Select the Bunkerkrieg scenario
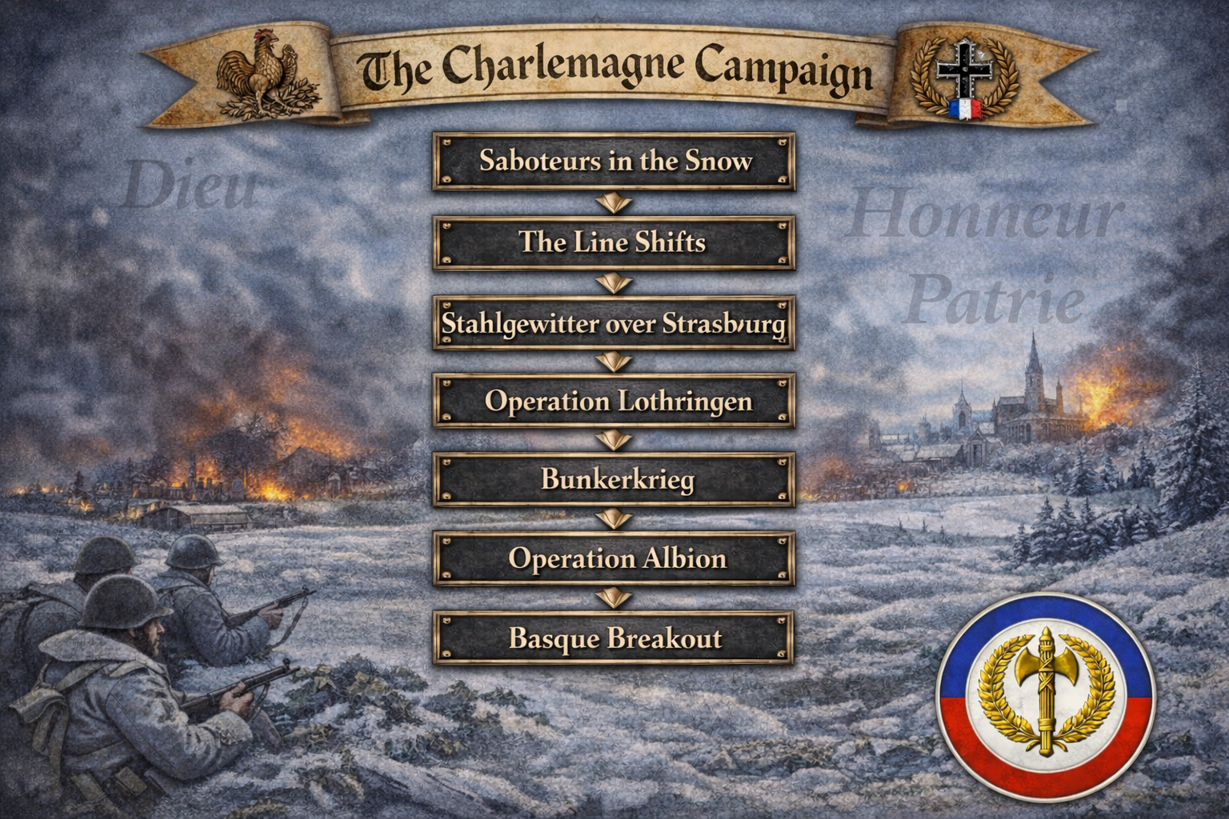1229x819 pixels. click(x=614, y=480)
